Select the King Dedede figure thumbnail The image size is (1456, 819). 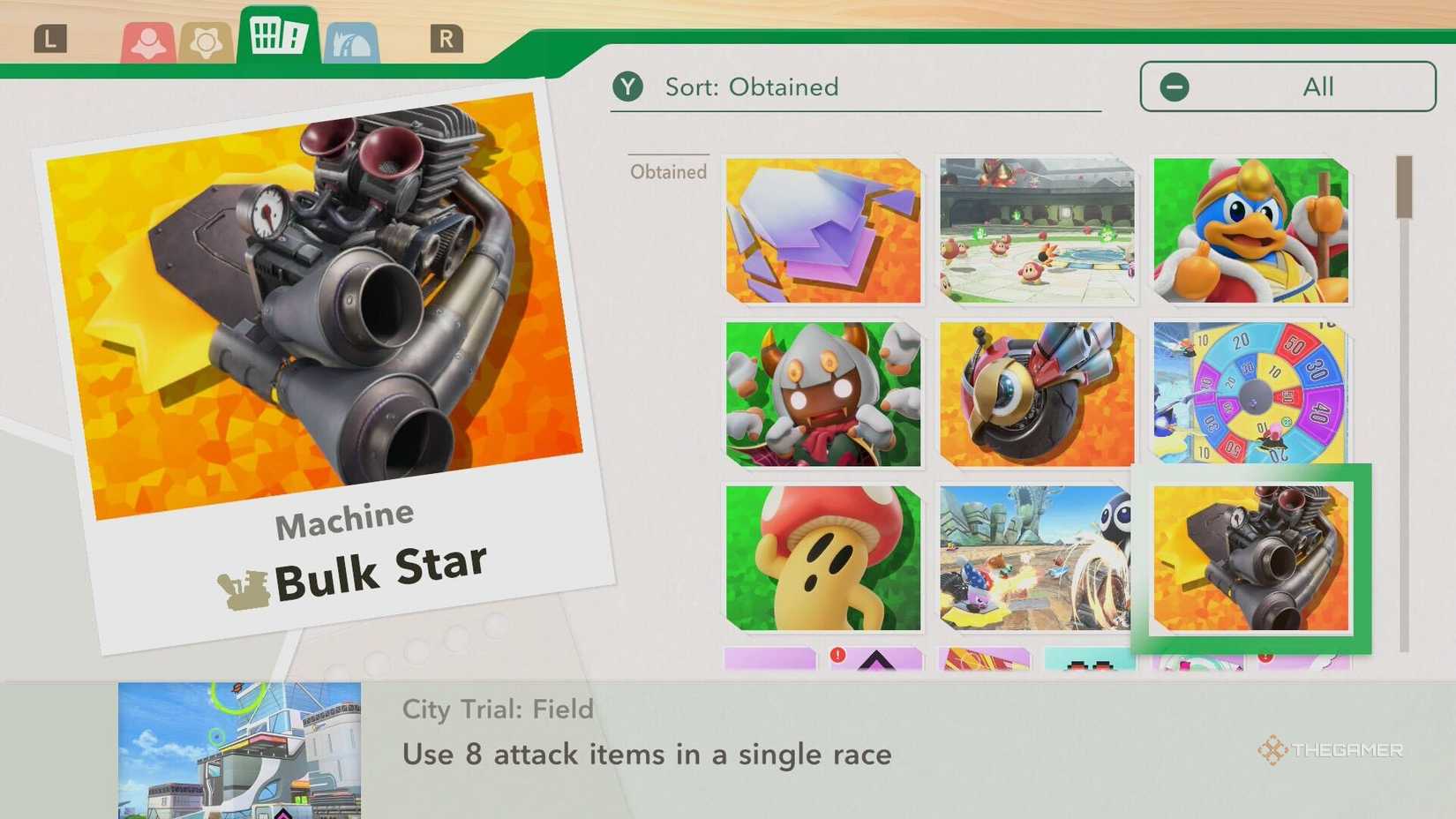(x=1250, y=229)
